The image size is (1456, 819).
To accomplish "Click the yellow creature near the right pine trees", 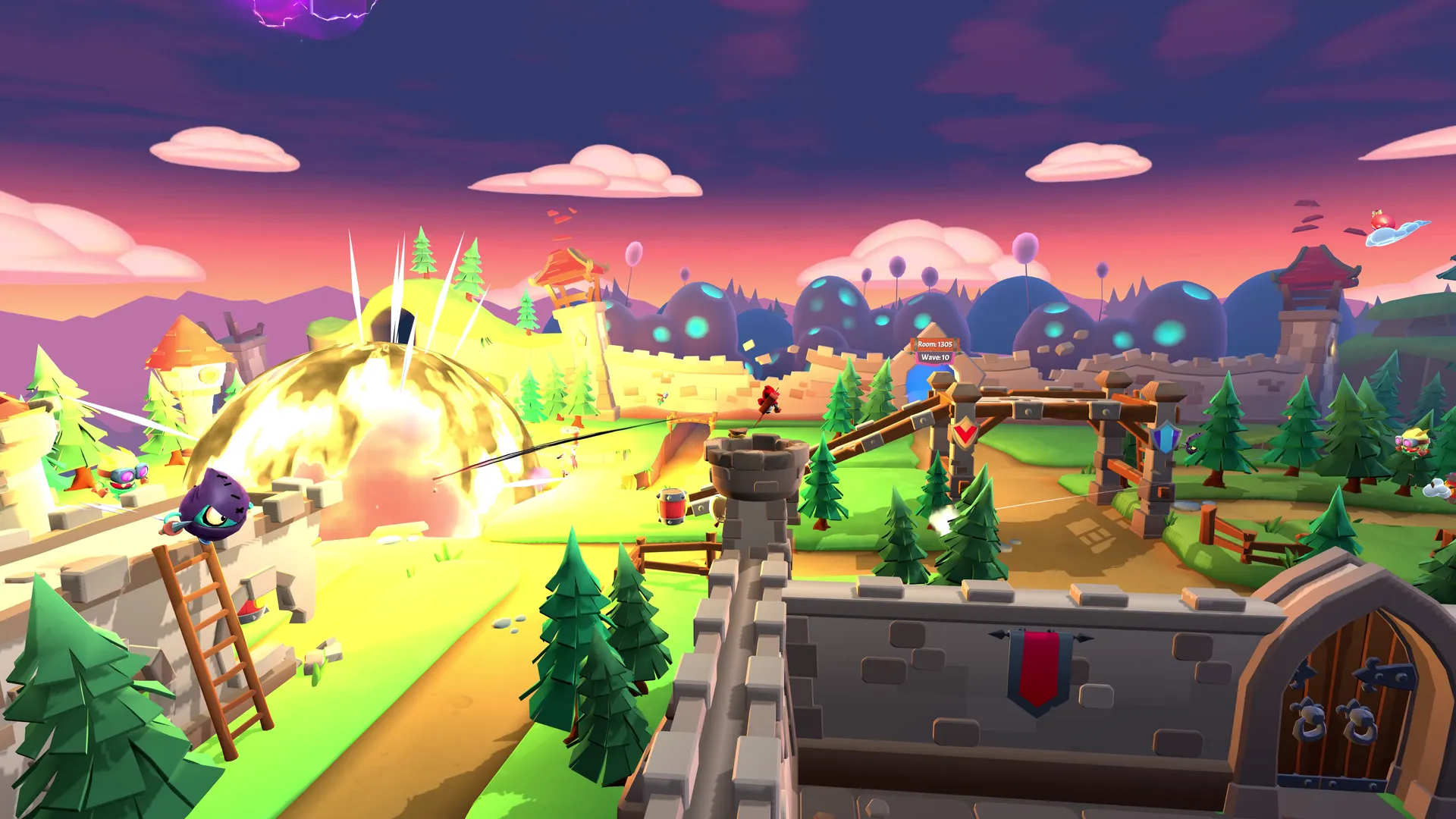I will (x=1412, y=441).
